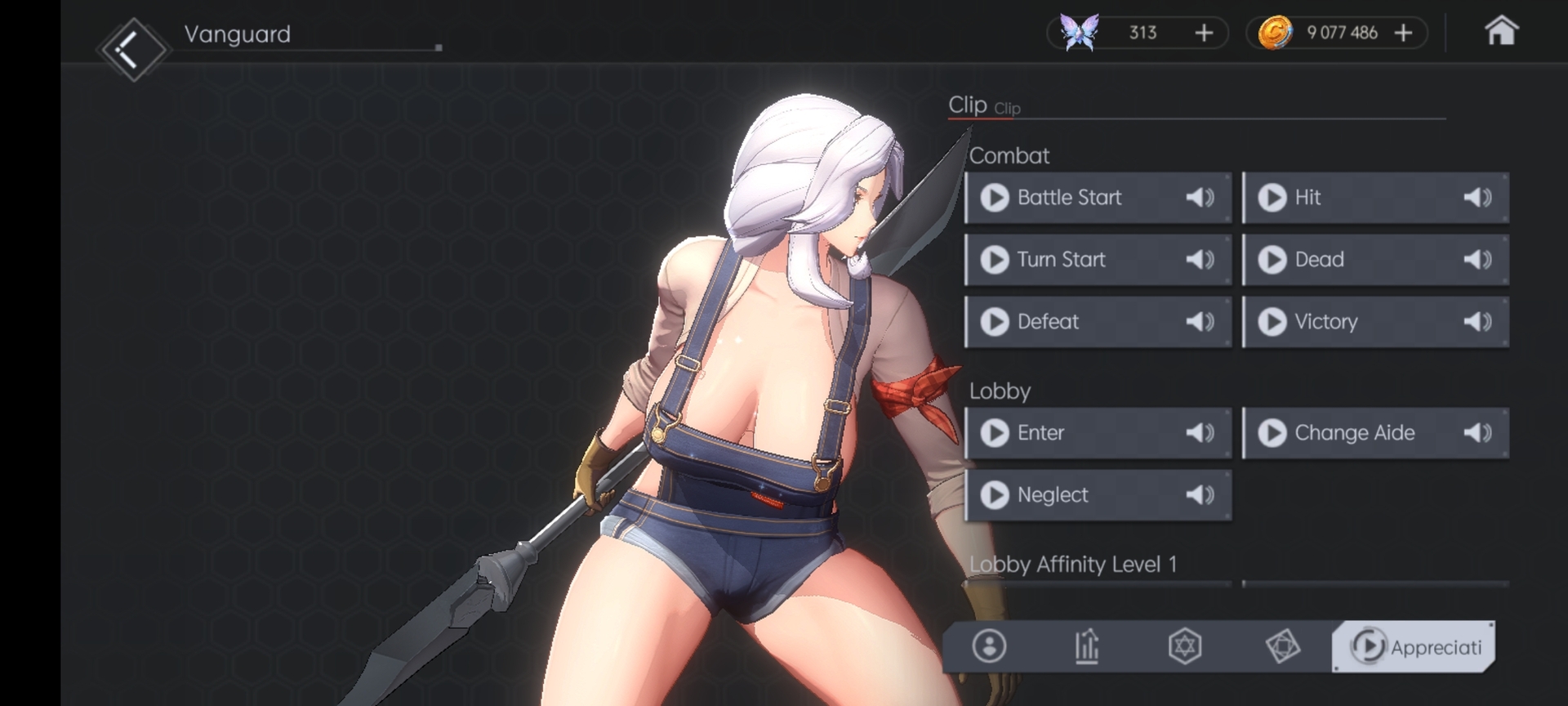
Task: Add more gold coins
Action: point(1403,33)
